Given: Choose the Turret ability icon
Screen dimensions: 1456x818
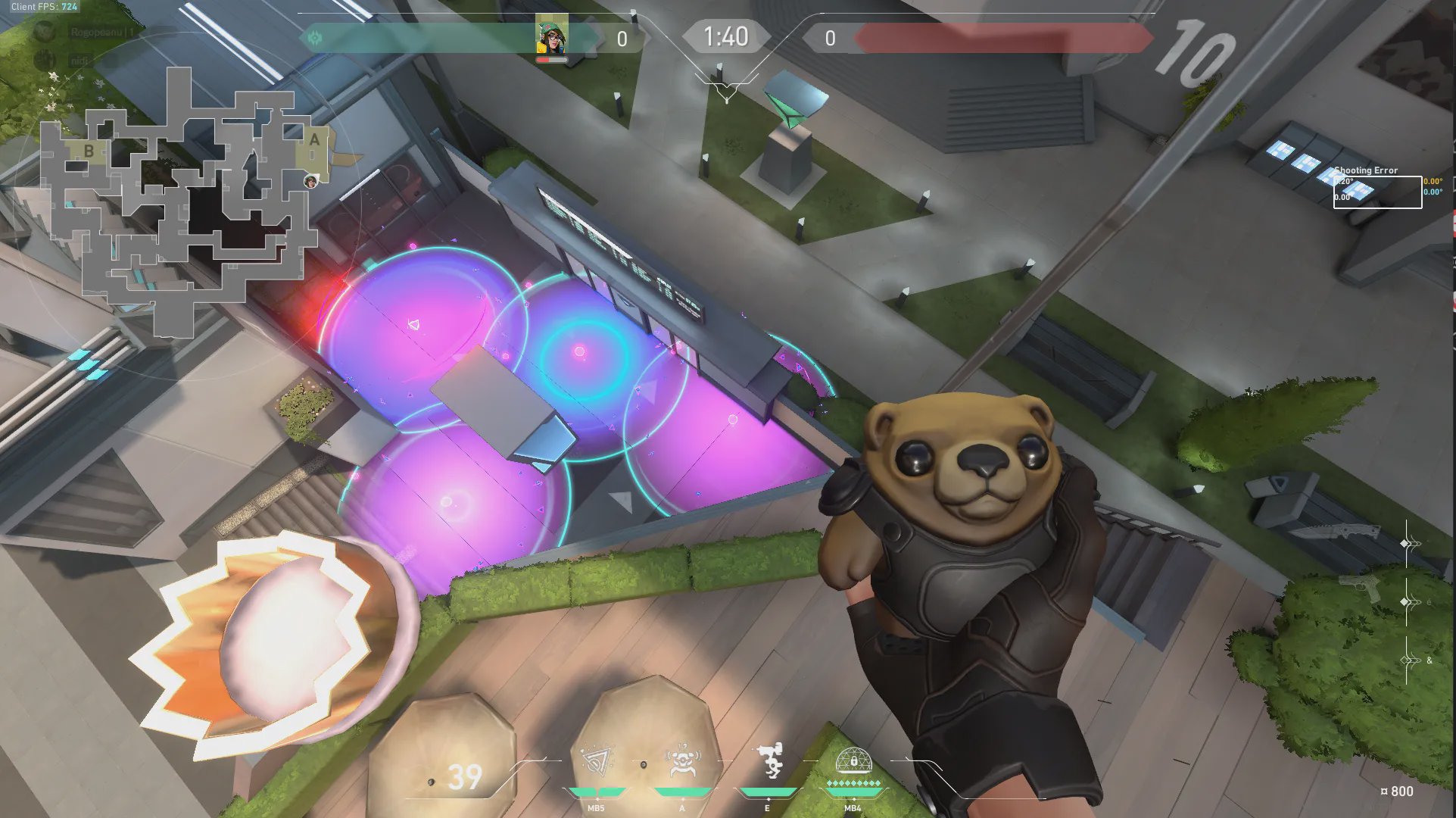Looking at the screenshot, I should pyautogui.click(x=769, y=760).
